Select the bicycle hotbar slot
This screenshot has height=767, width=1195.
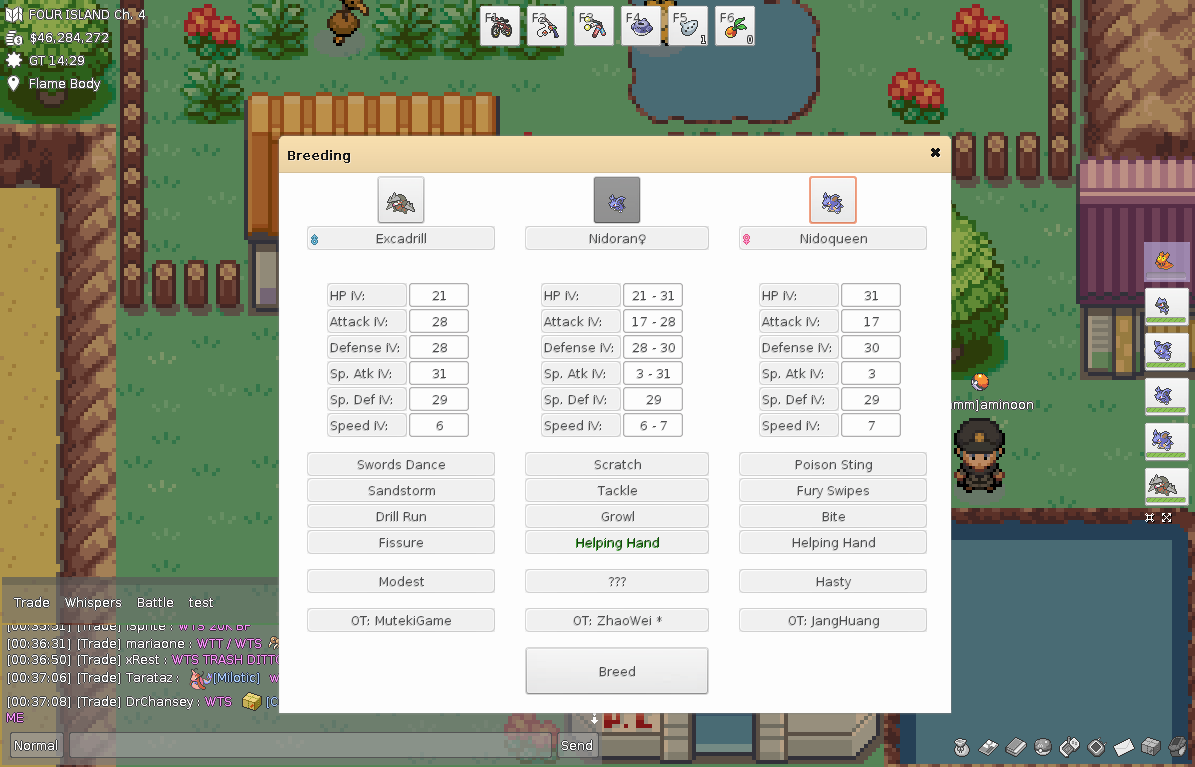500,26
